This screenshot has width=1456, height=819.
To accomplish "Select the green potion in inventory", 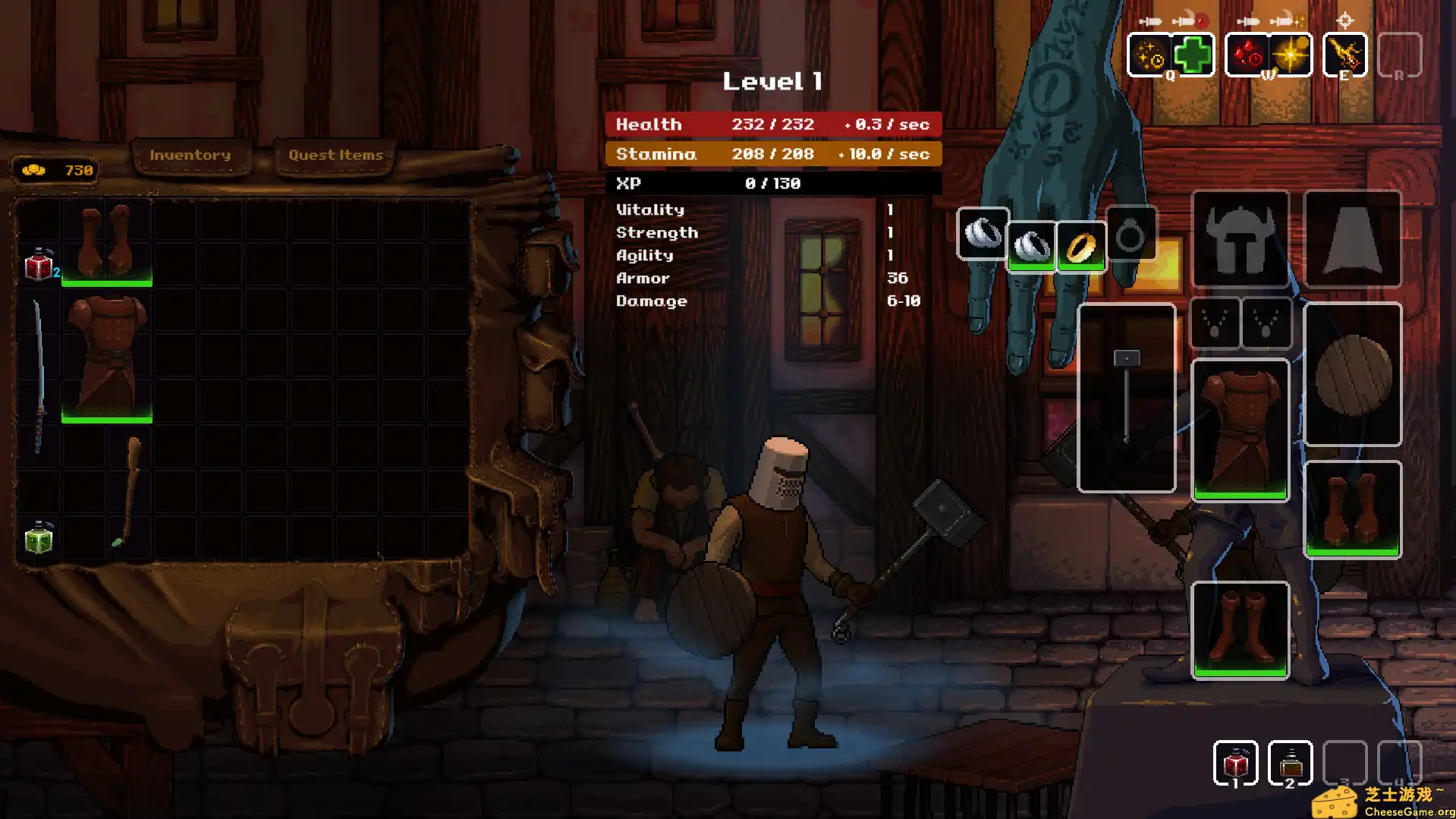I will pyautogui.click(x=39, y=539).
